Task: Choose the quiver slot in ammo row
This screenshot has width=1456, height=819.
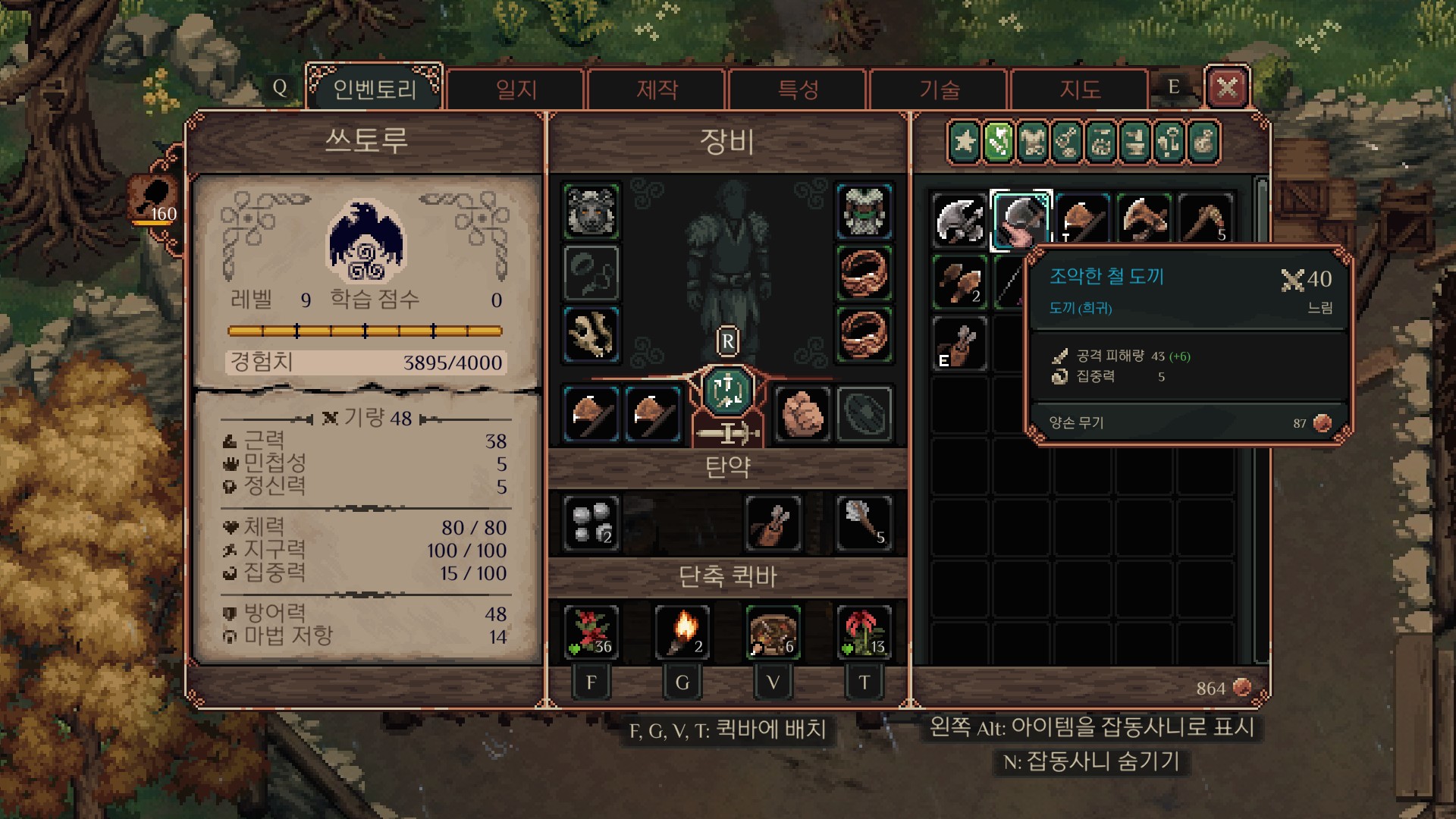Action: [x=773, y=523]
